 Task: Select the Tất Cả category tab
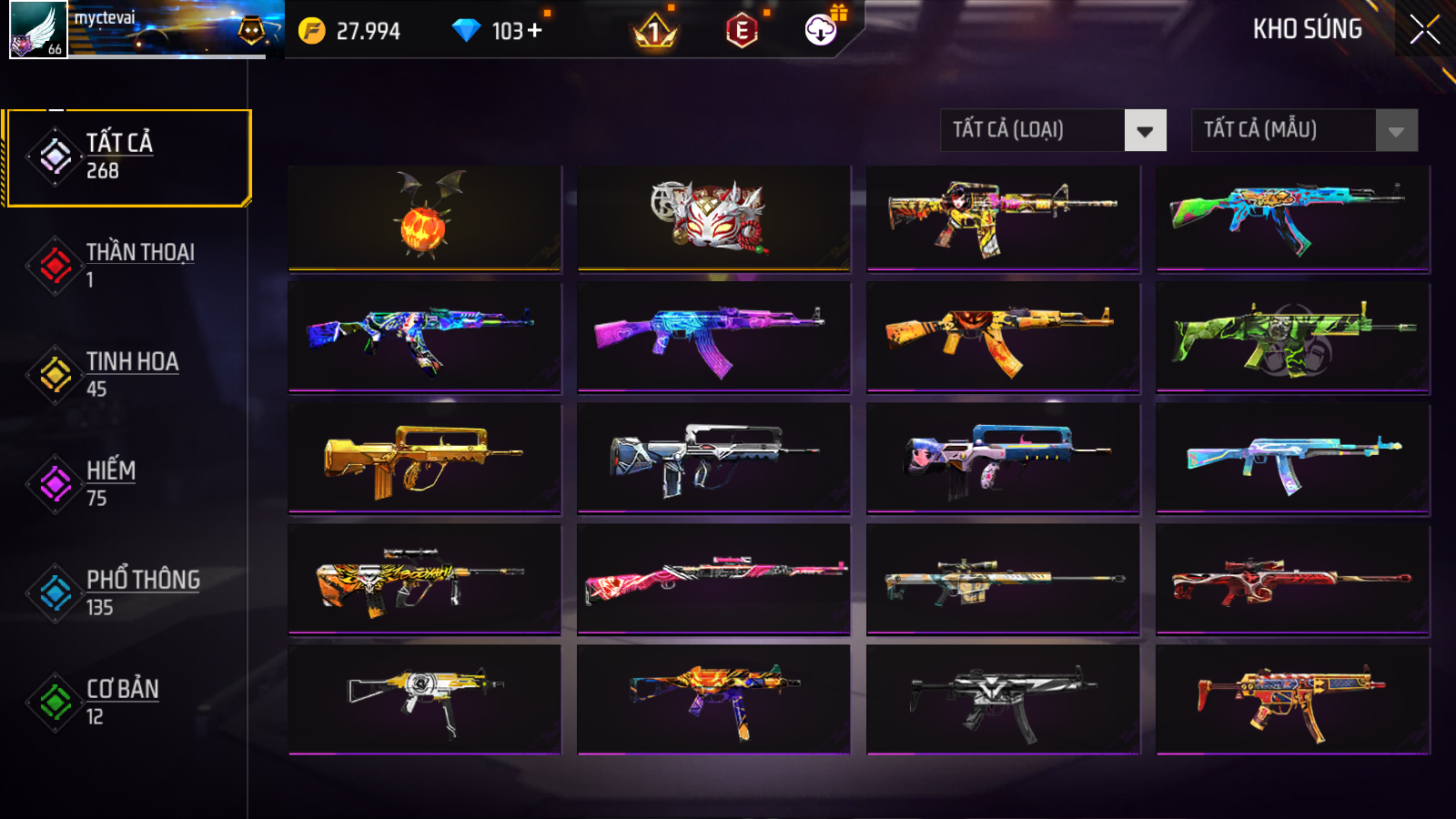click(x=127, y=157)
